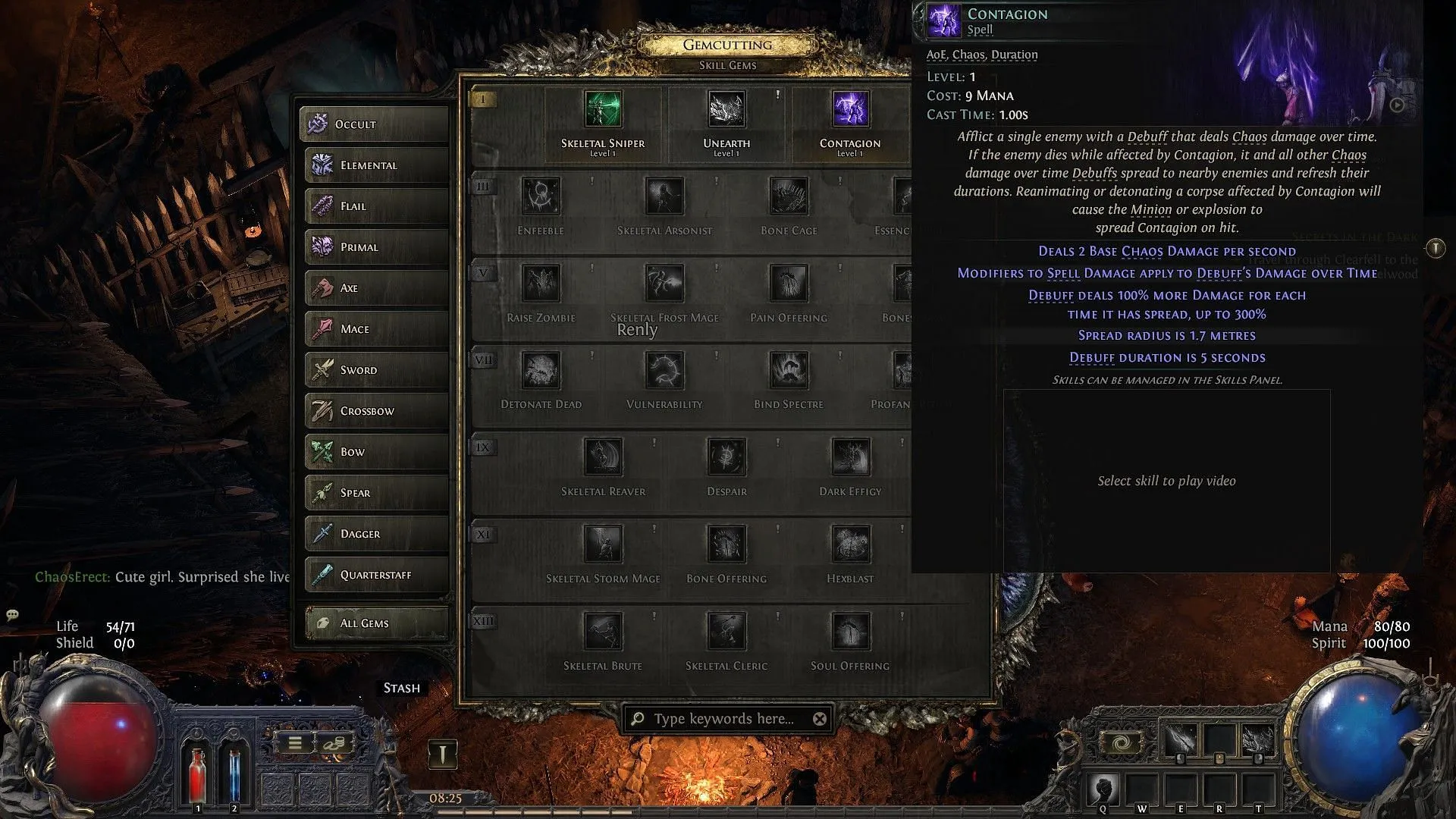The width and height of the screenshot is (1456, 819).
Task: Click the Skeletal Frost Mage gem
Action: (665, 283)
